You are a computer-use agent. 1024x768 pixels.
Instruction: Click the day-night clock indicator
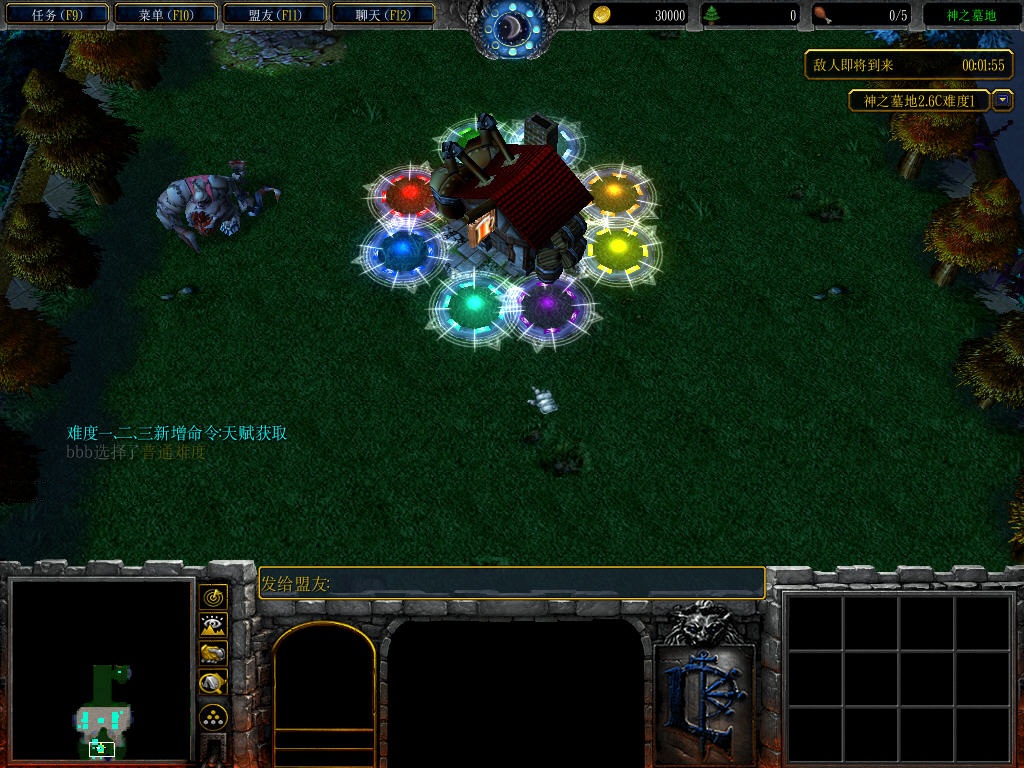(511, 28)
